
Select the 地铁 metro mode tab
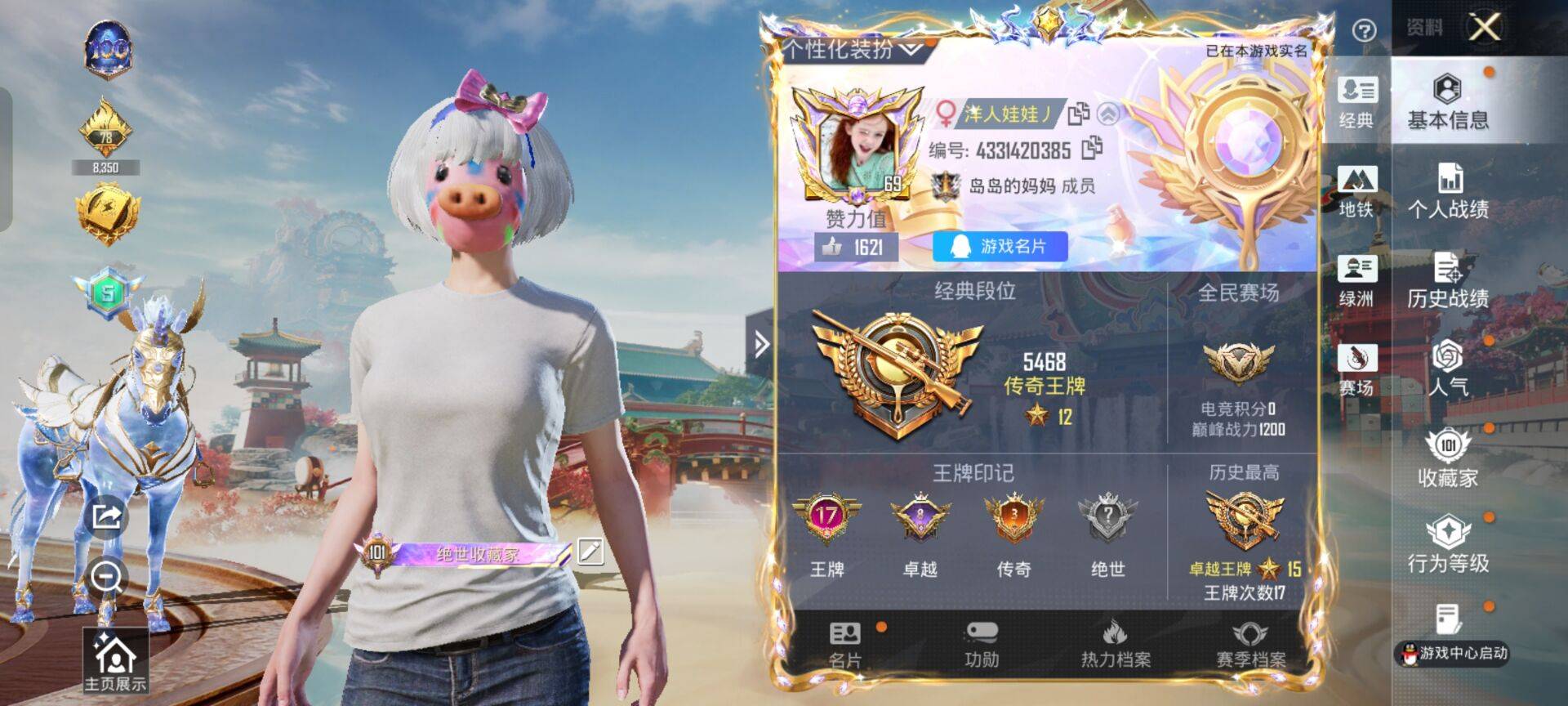[1356, 191]
